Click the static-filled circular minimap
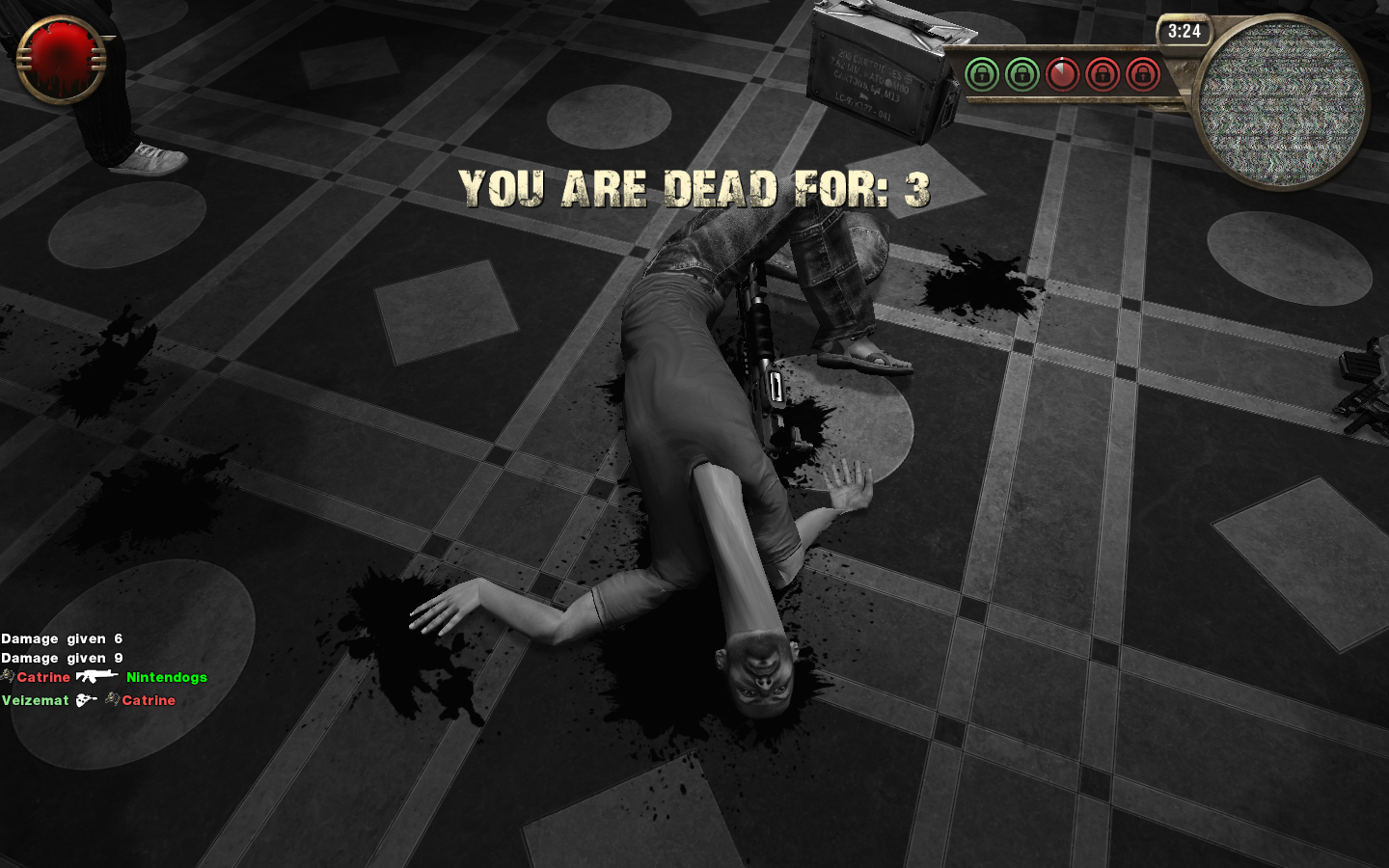The image size is (1389, 868). 1280,103
